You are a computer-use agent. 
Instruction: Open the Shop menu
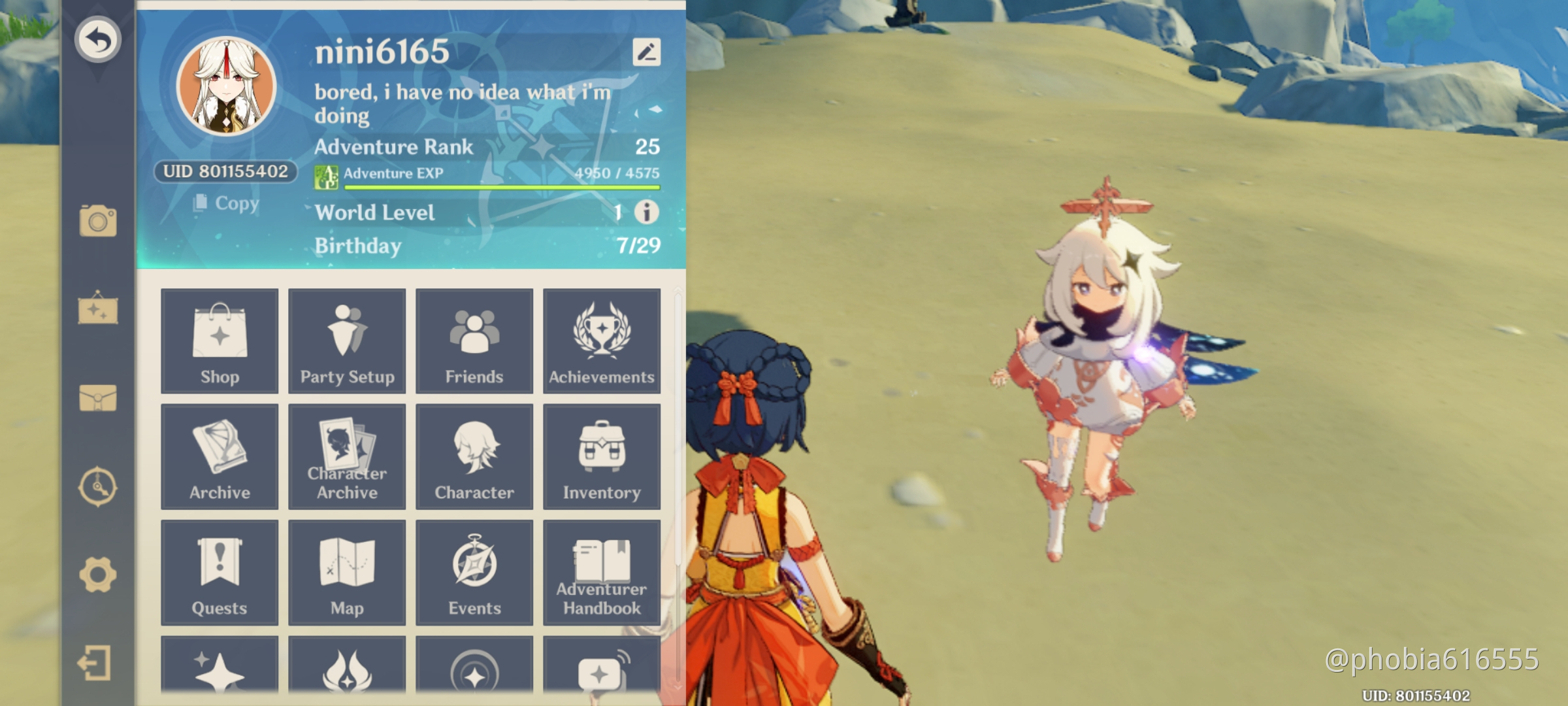pos(220,342)
